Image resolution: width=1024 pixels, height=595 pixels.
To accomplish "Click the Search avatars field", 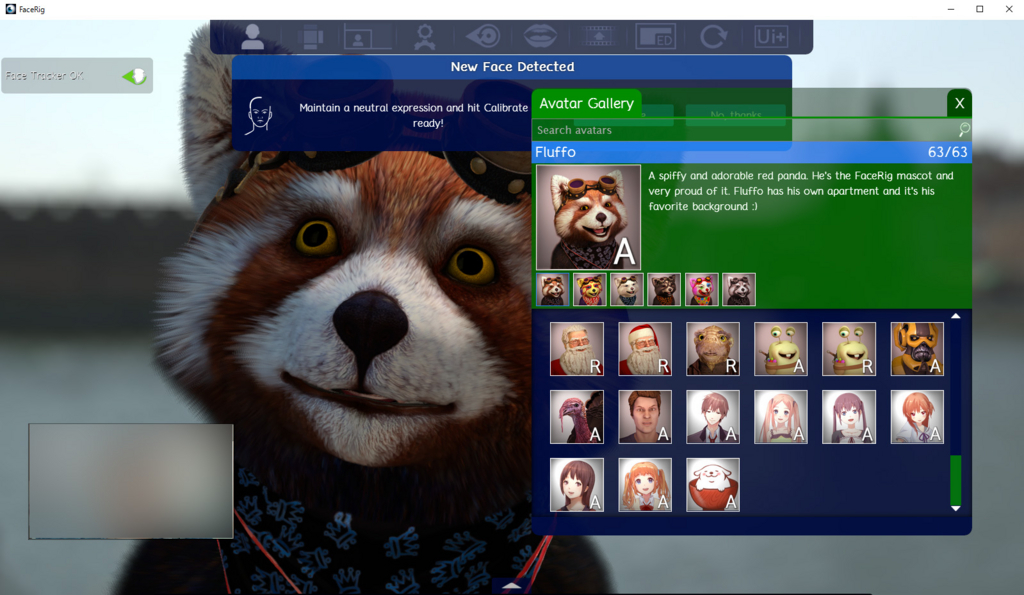I will 745,130.
